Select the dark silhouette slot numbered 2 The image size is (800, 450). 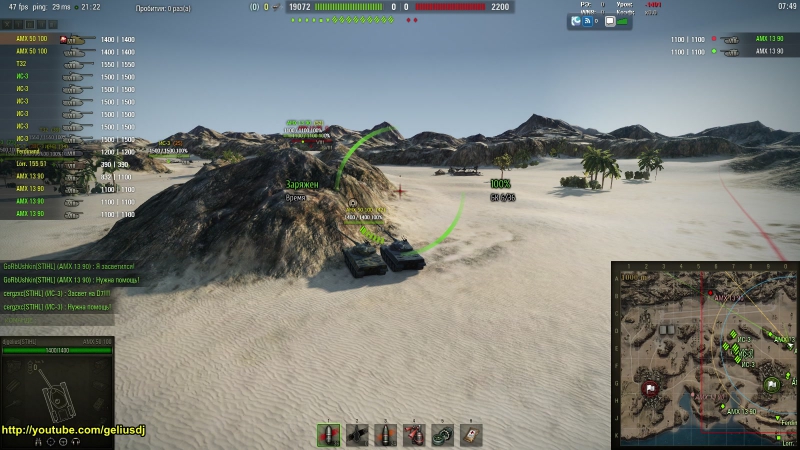357,434
